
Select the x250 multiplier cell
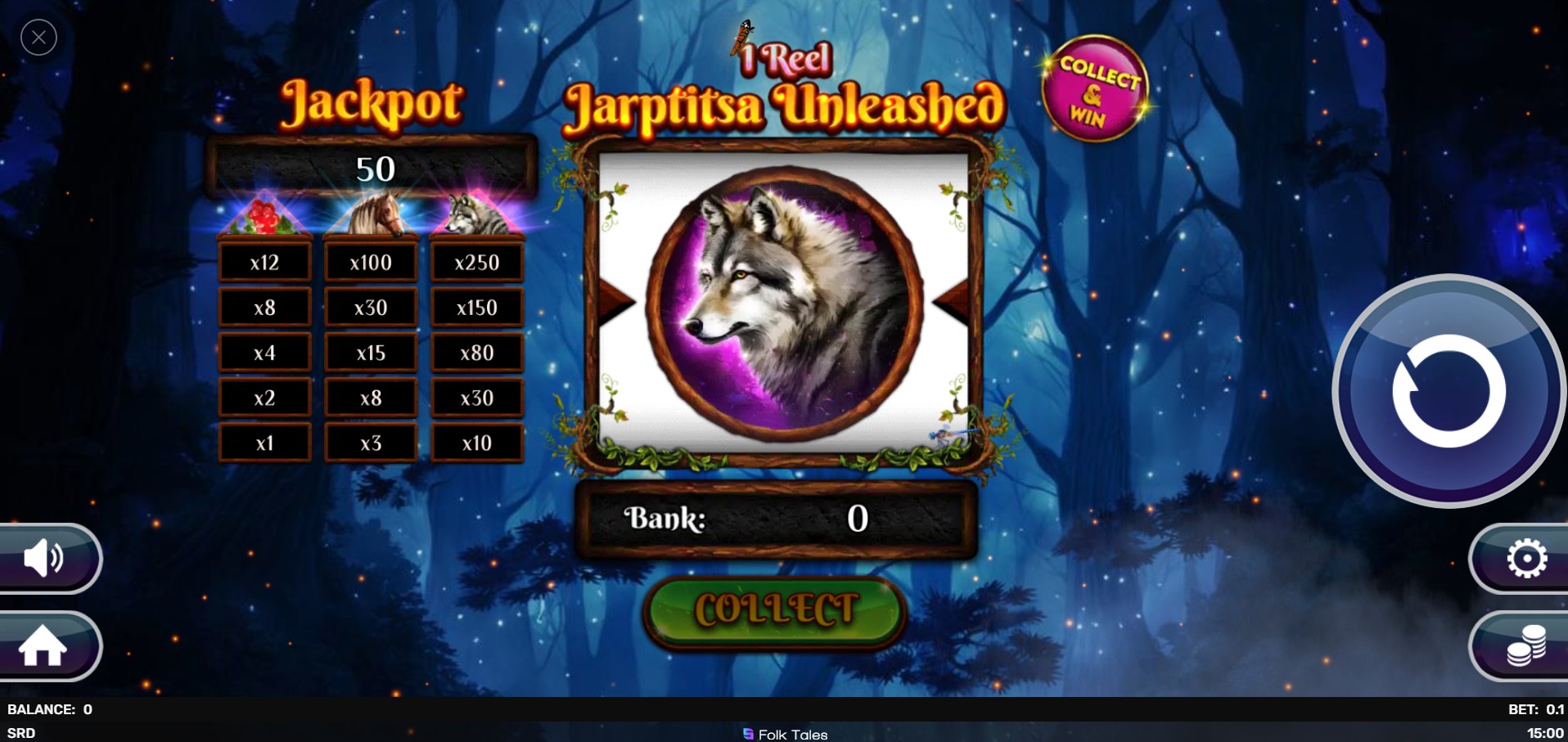coord(477,262)
